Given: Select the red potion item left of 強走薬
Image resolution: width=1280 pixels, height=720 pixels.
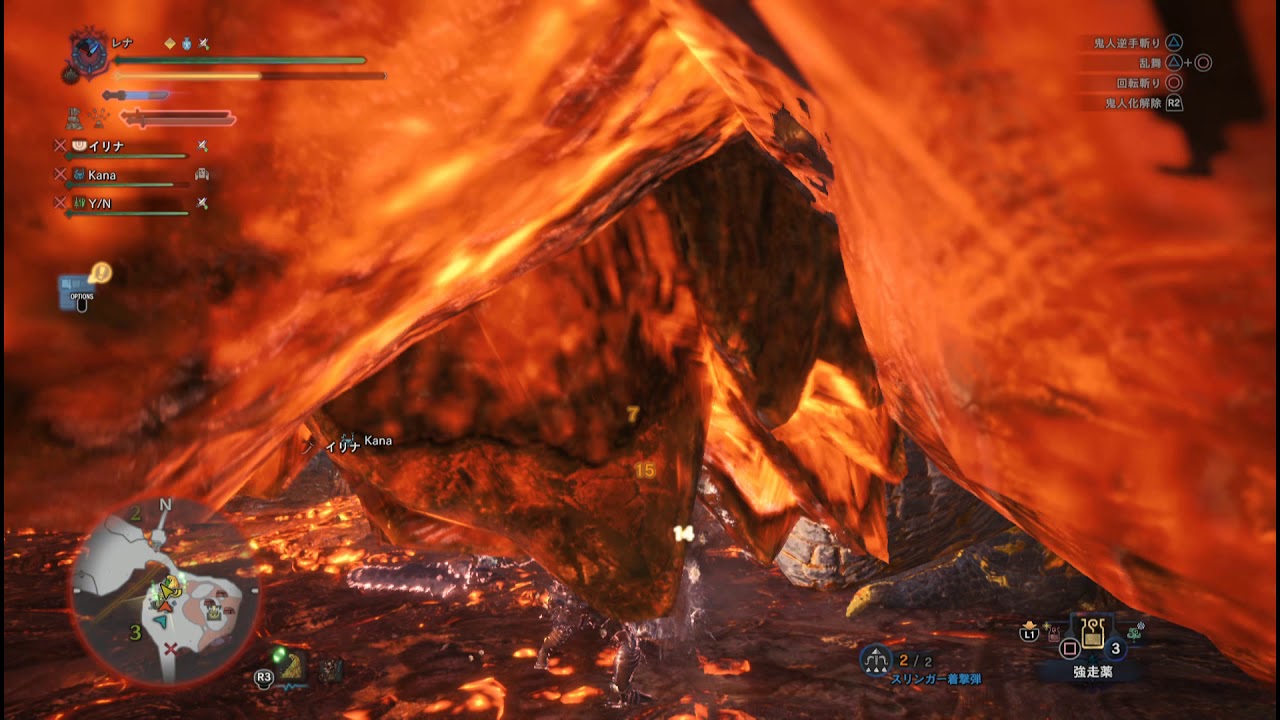Looking at the screenshot, I should click(x=1051, y=634).
